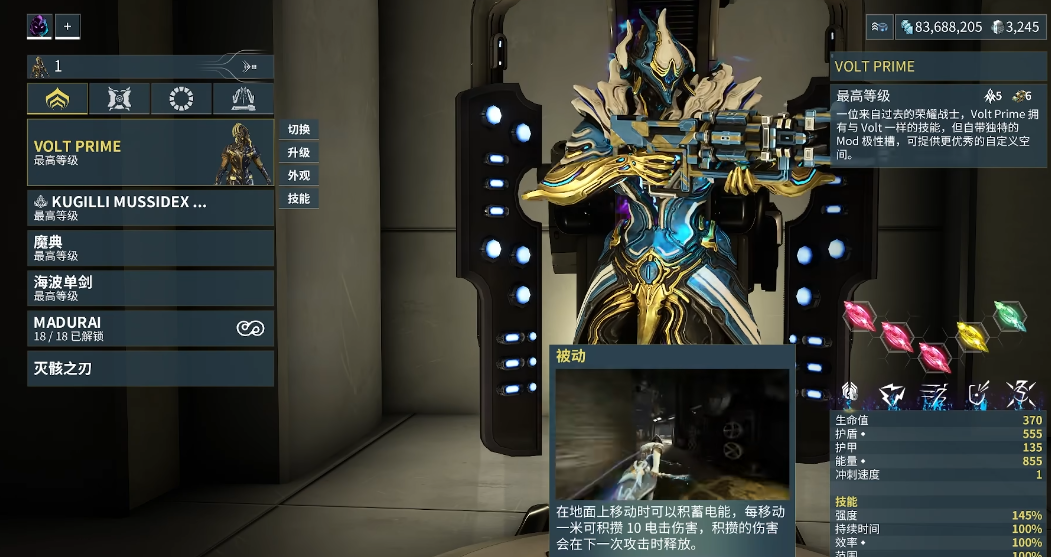Click the 切换 (switch) button
This screenshot has height=557, width=1051.
click(299, 129)
